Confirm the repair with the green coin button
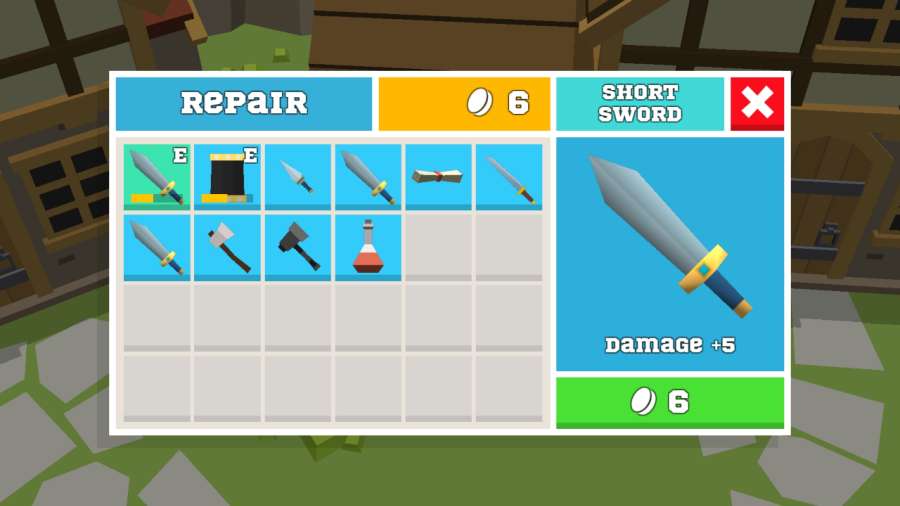This screenshot has width=900, height=506. point(669,402)
